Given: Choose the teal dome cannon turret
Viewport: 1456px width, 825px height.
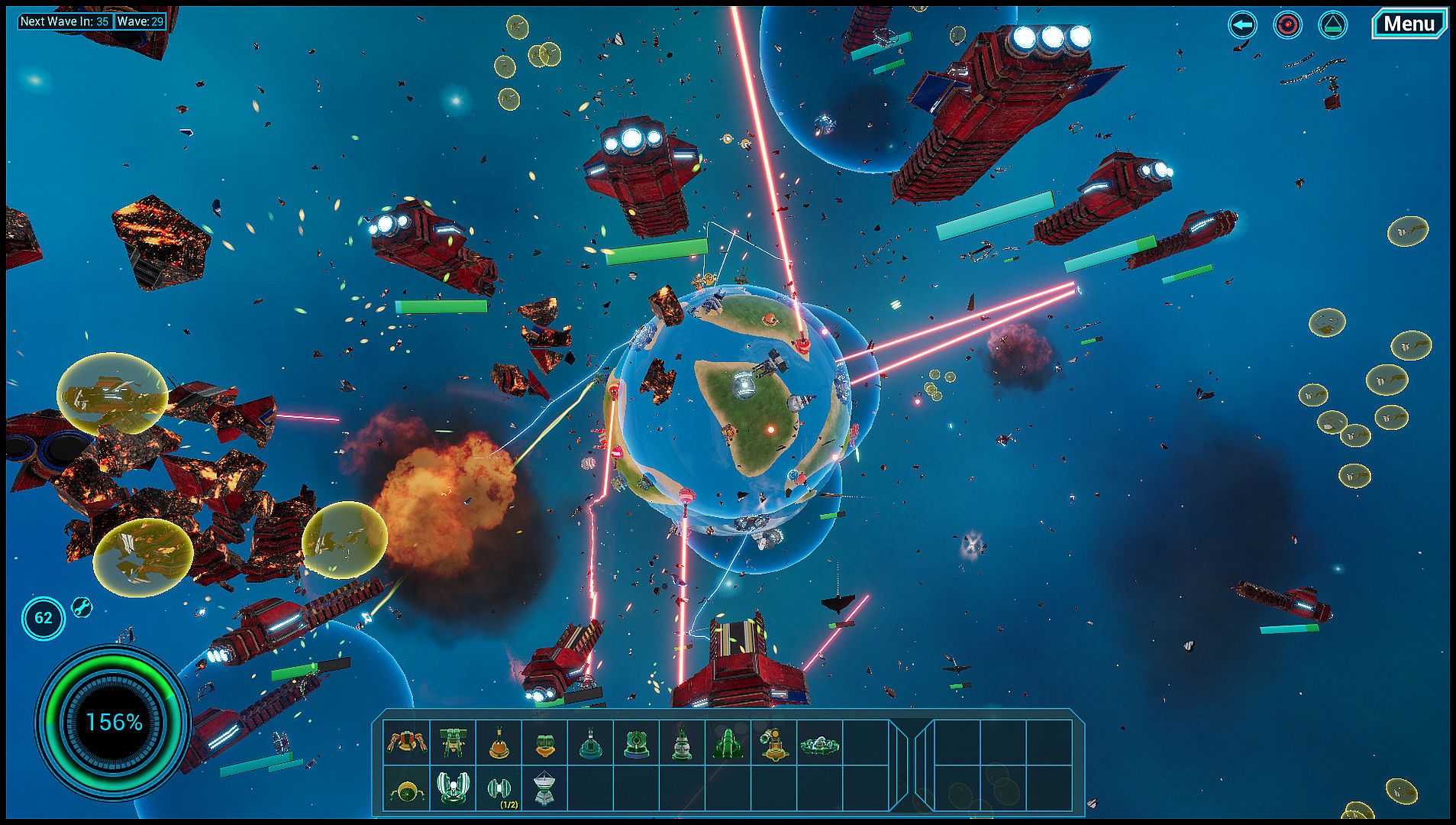Looking at the screenshot, I should (x=590, y=742).
